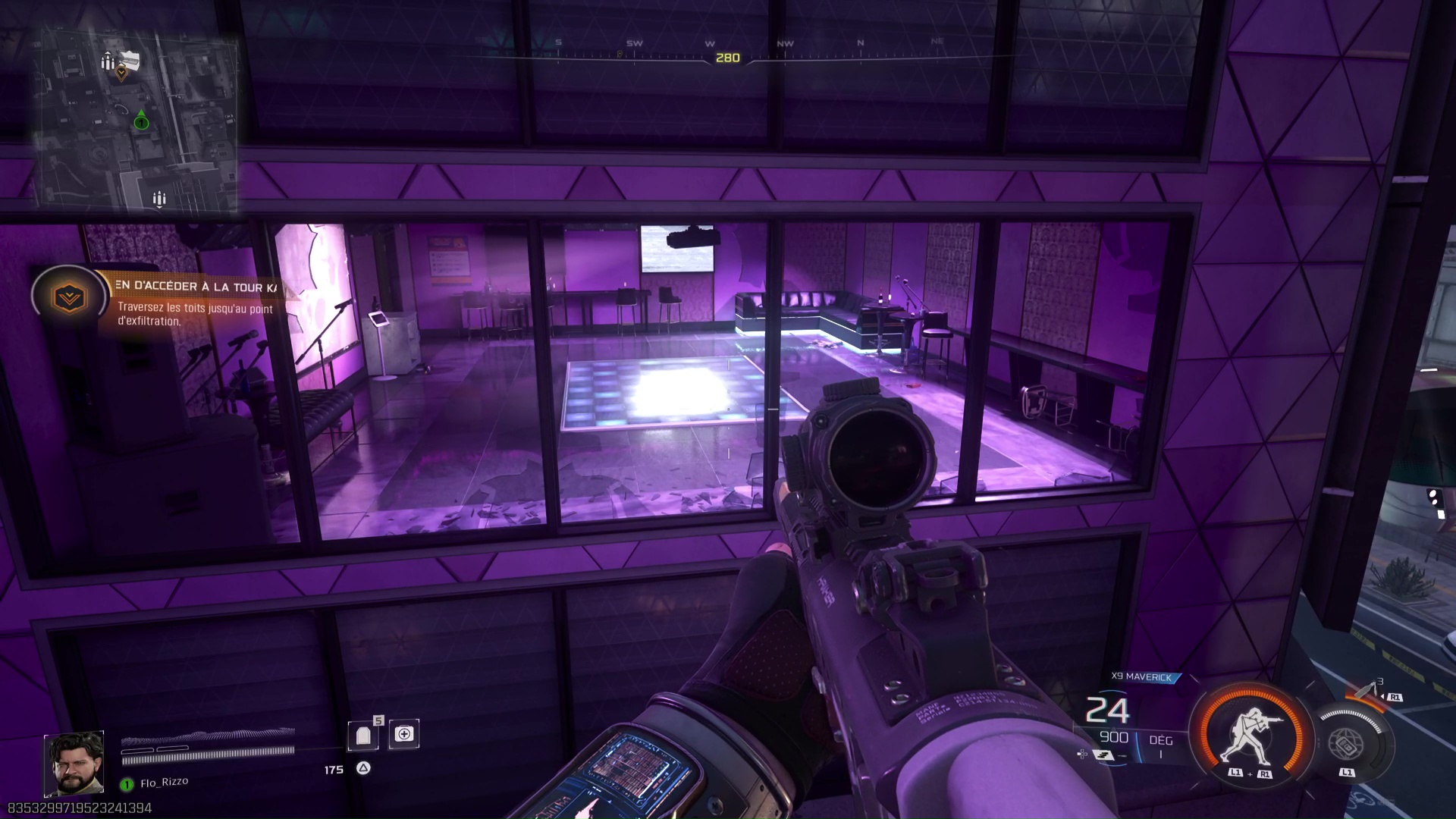Click the ammo count reading 900

[1113, 737]
